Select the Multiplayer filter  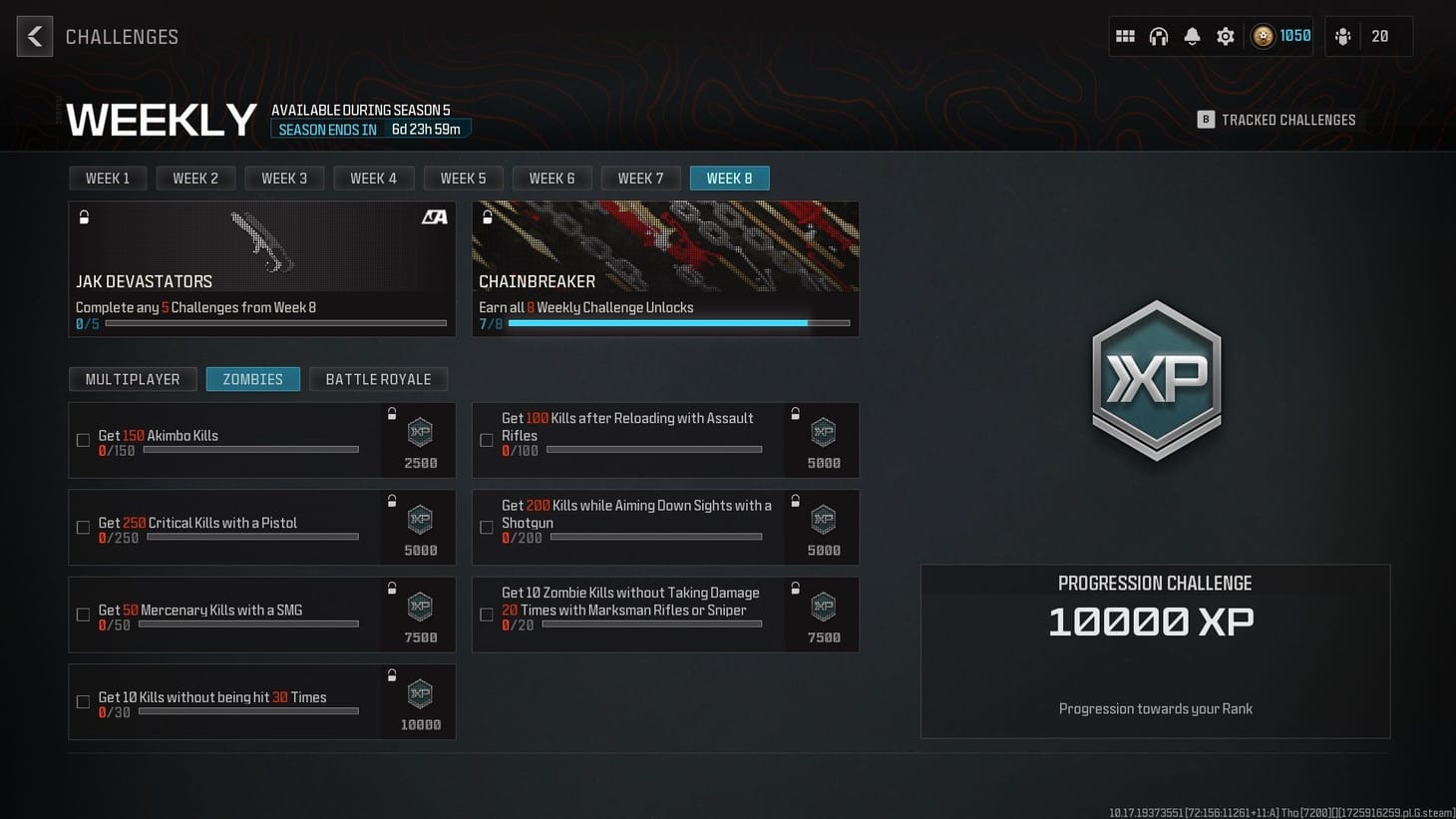coord(133,379)
